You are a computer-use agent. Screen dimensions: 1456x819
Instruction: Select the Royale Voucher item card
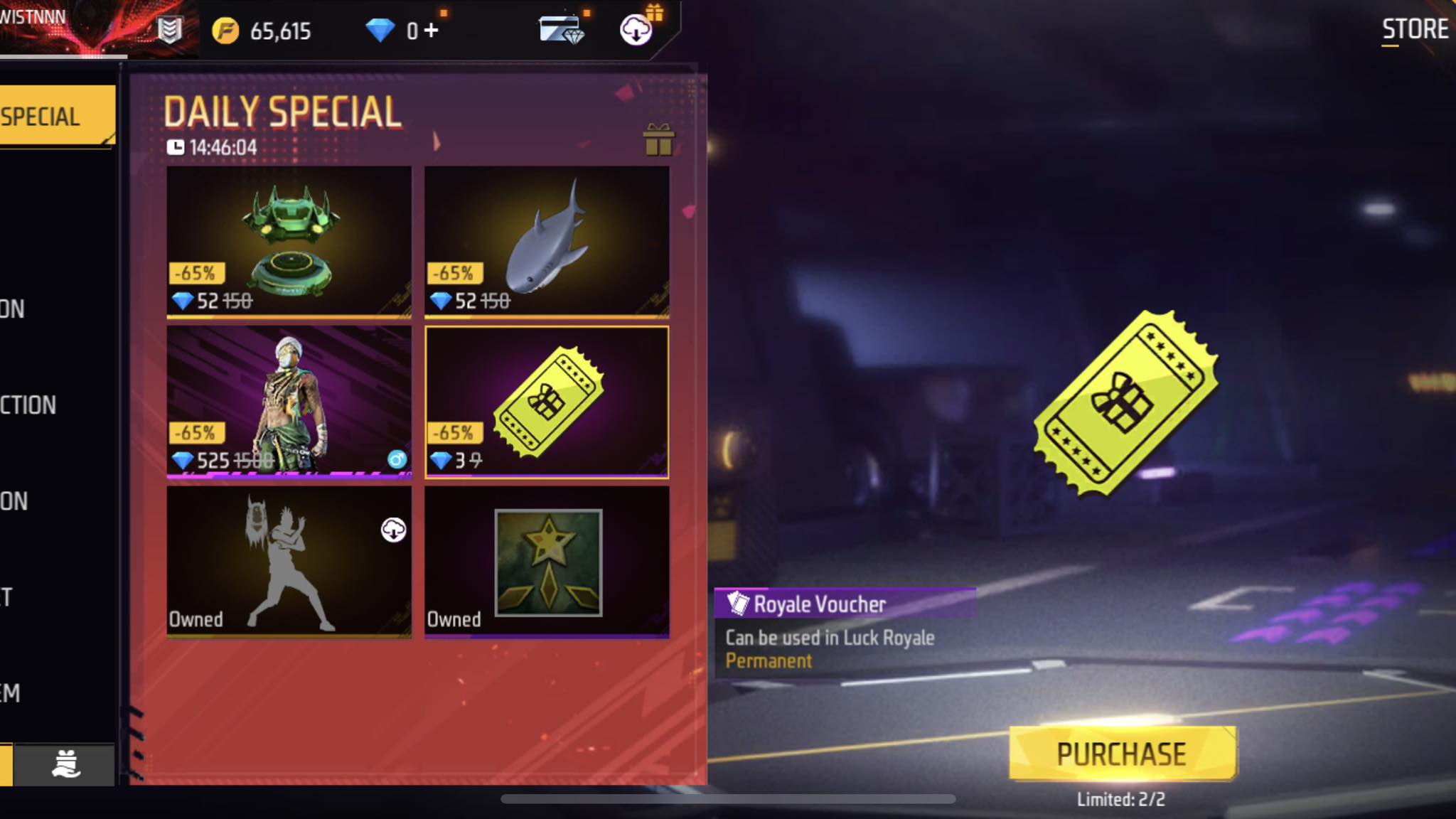pyautogui.click(x=547, y=402)
